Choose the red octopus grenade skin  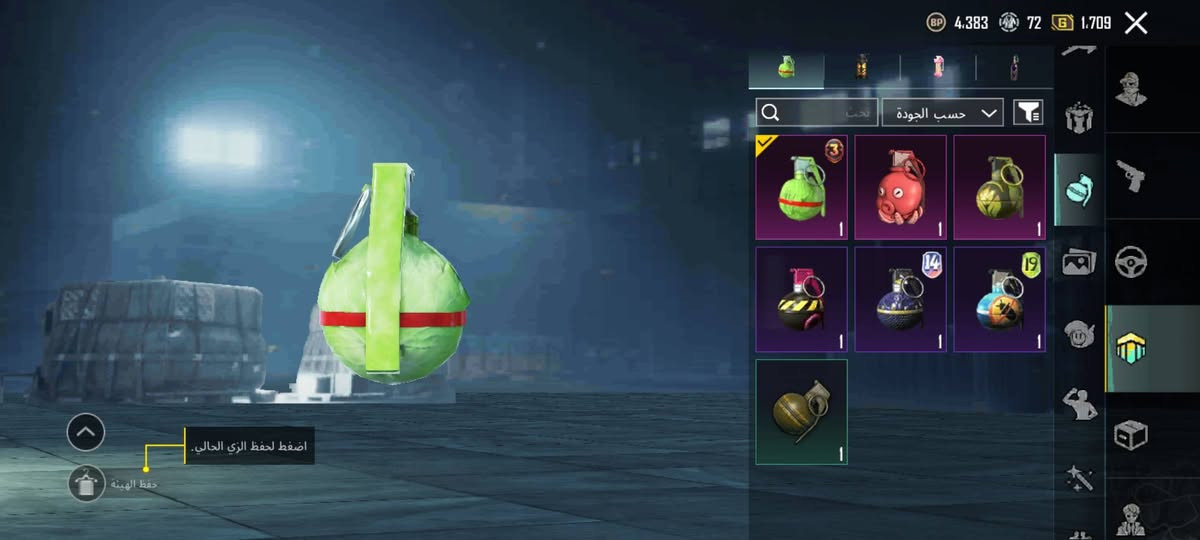tap(900, 188)
